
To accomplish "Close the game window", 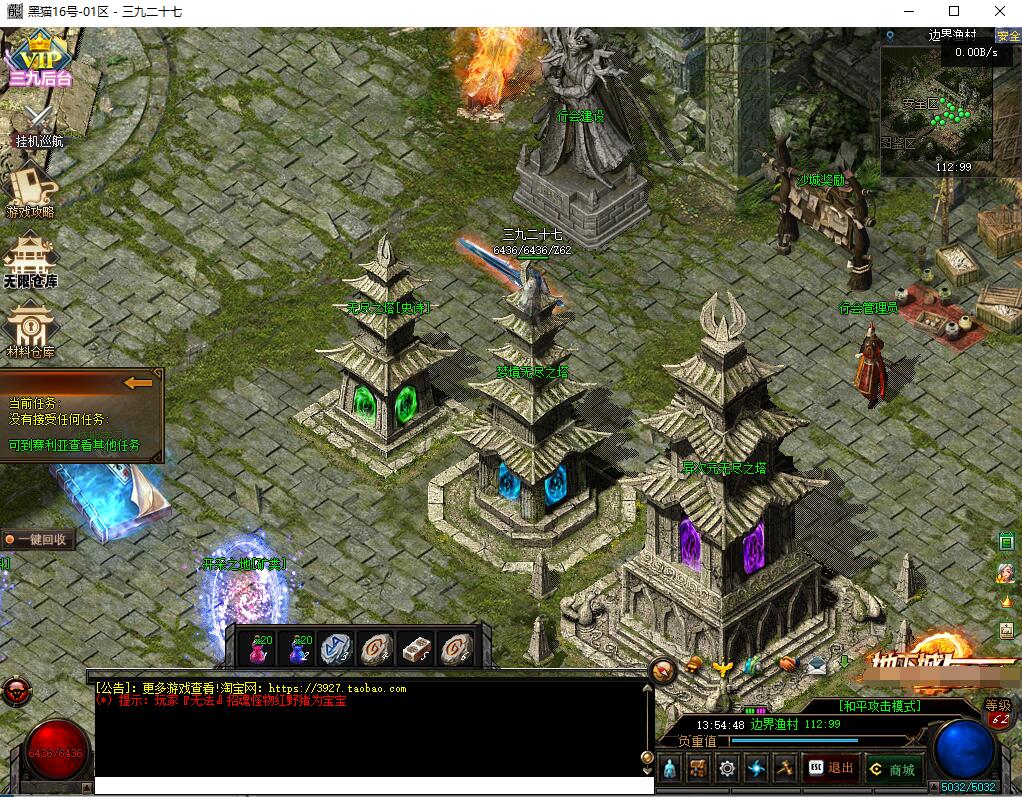I will 999,11.
